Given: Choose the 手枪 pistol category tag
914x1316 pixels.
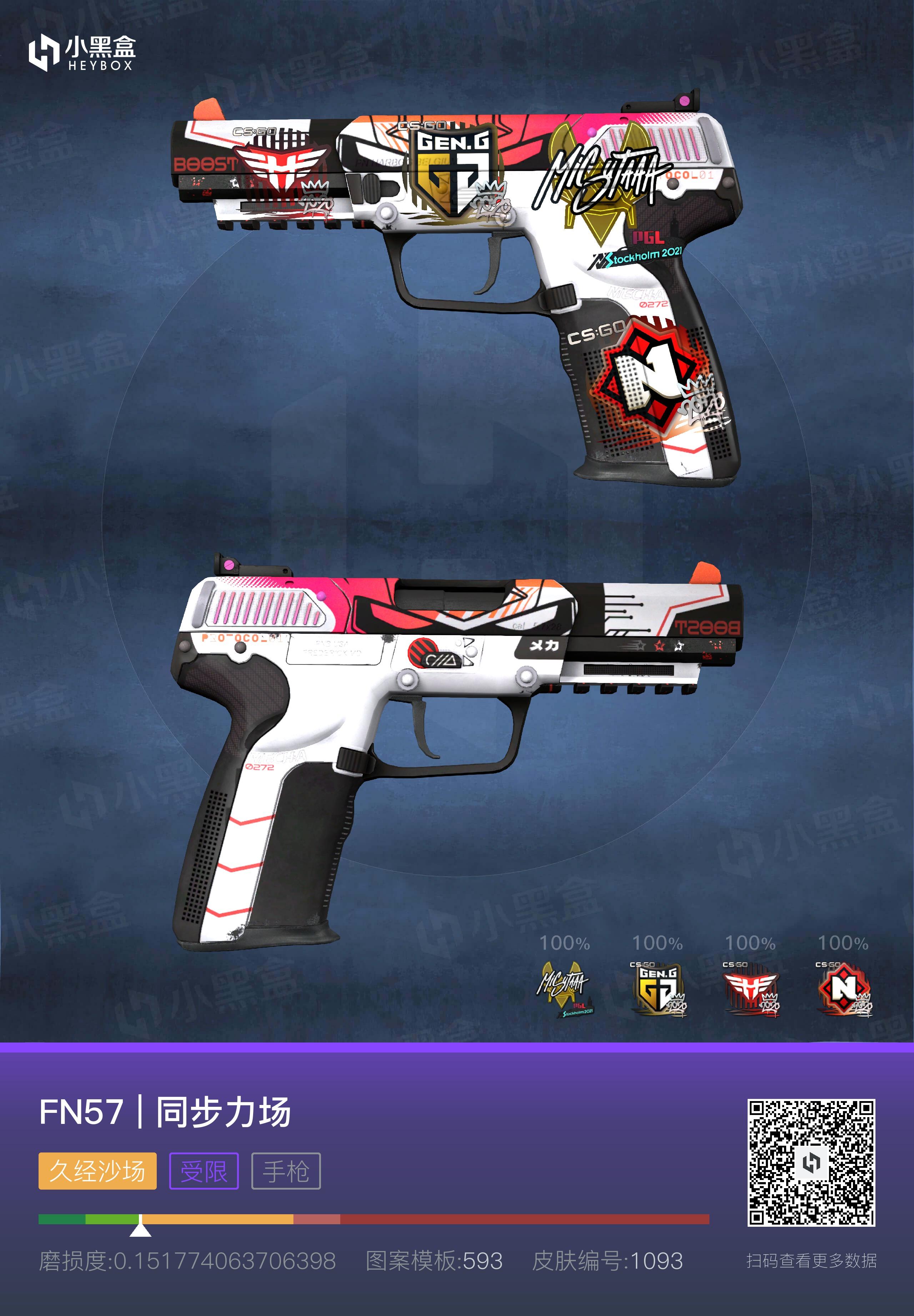Looking at the screenshot, I should [x=286, y=1171].
